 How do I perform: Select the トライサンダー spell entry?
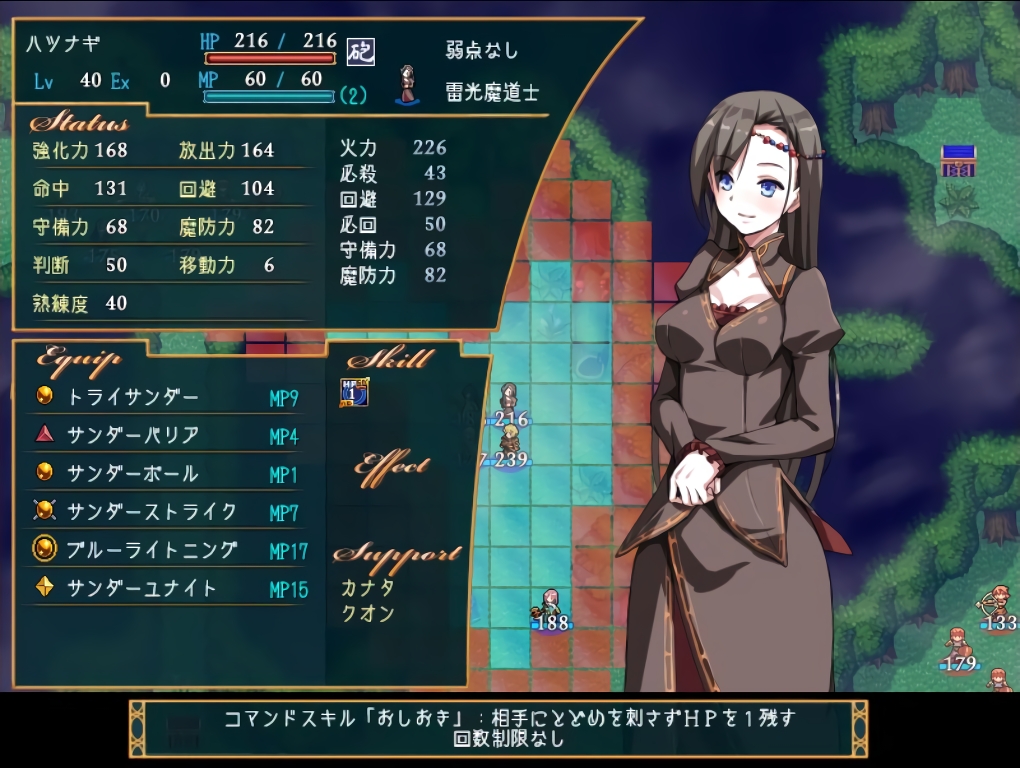click(133, 397)
